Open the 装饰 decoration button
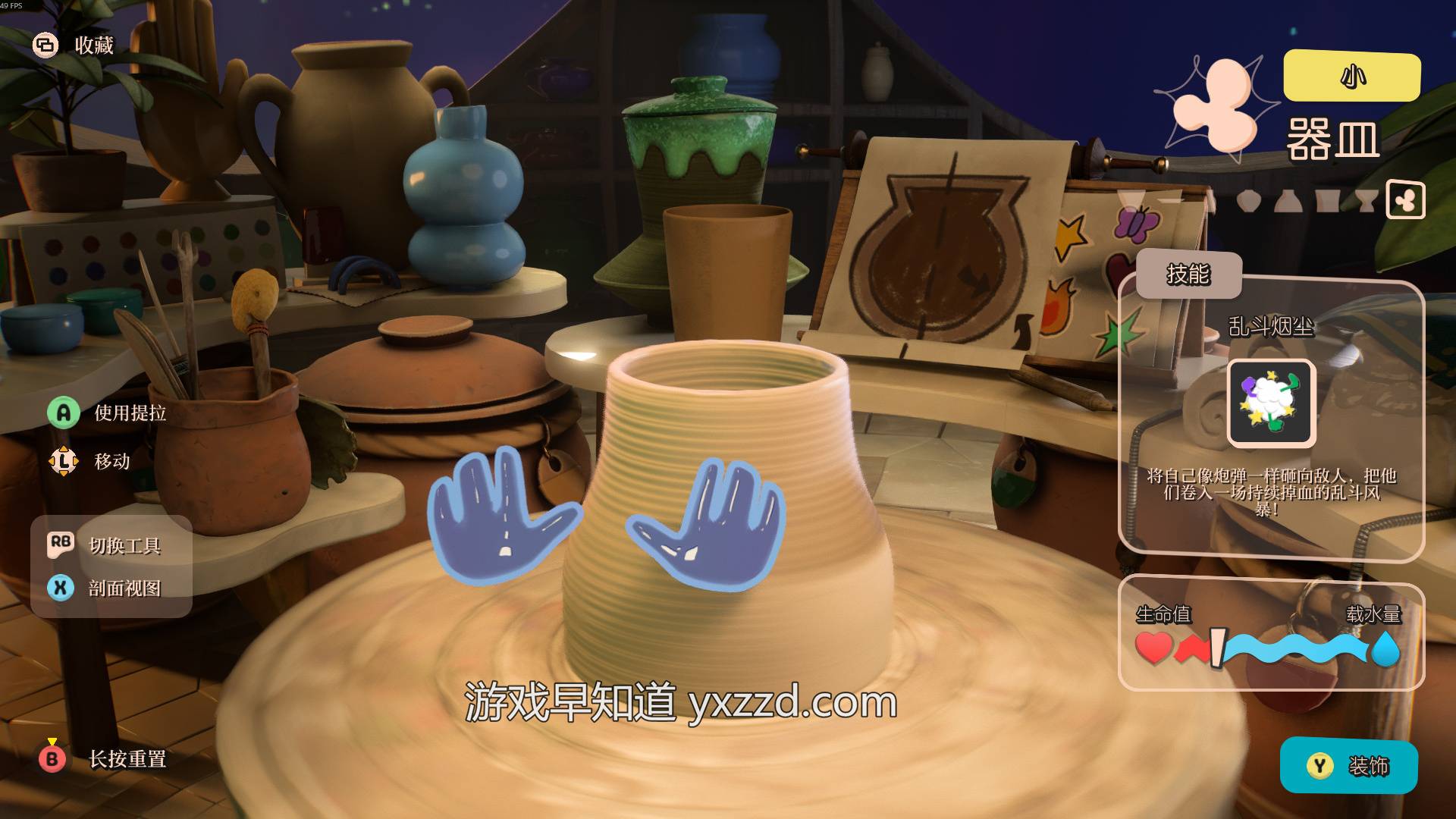The image size is (1456, 819). click(1348, 766)
